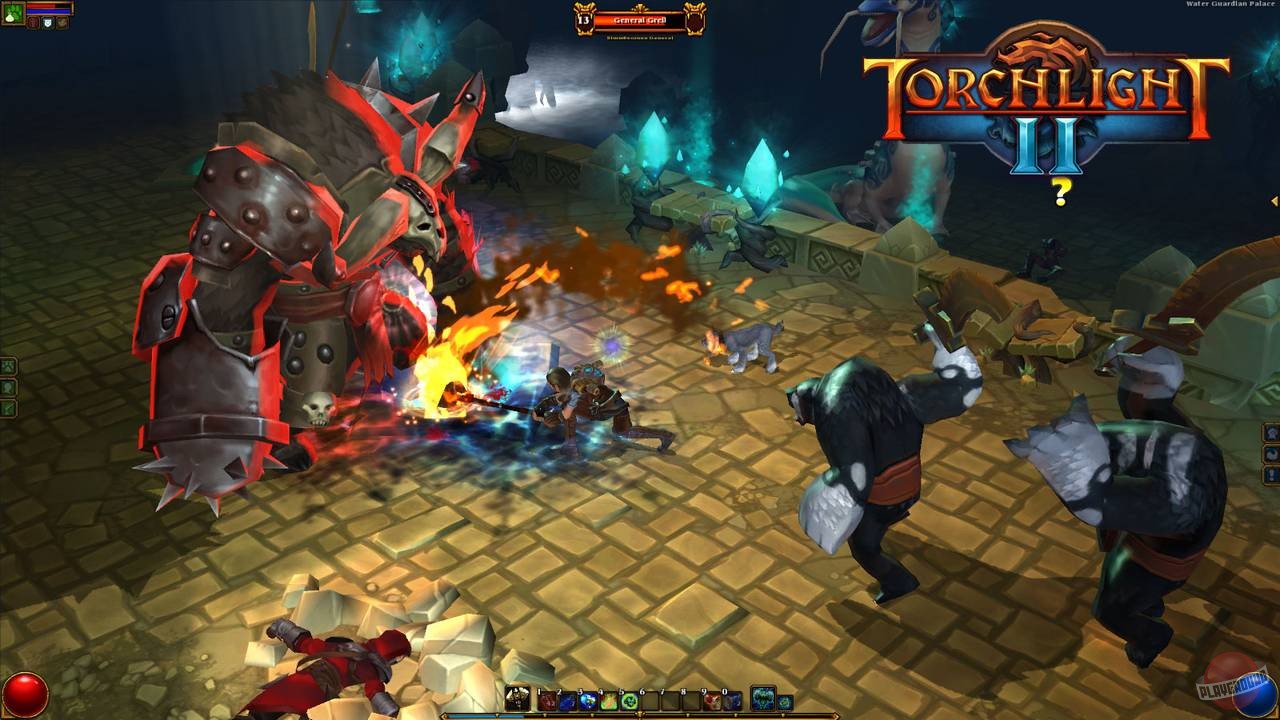Select the potion flask icon on the hotbar

click(517, 698)
